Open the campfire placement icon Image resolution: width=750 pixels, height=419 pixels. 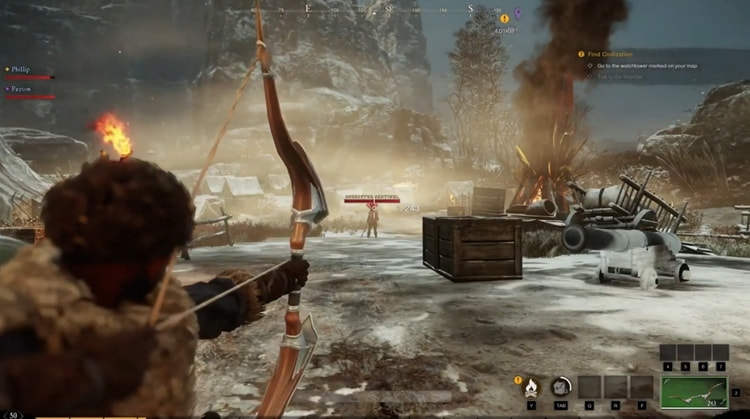(532, 386)
